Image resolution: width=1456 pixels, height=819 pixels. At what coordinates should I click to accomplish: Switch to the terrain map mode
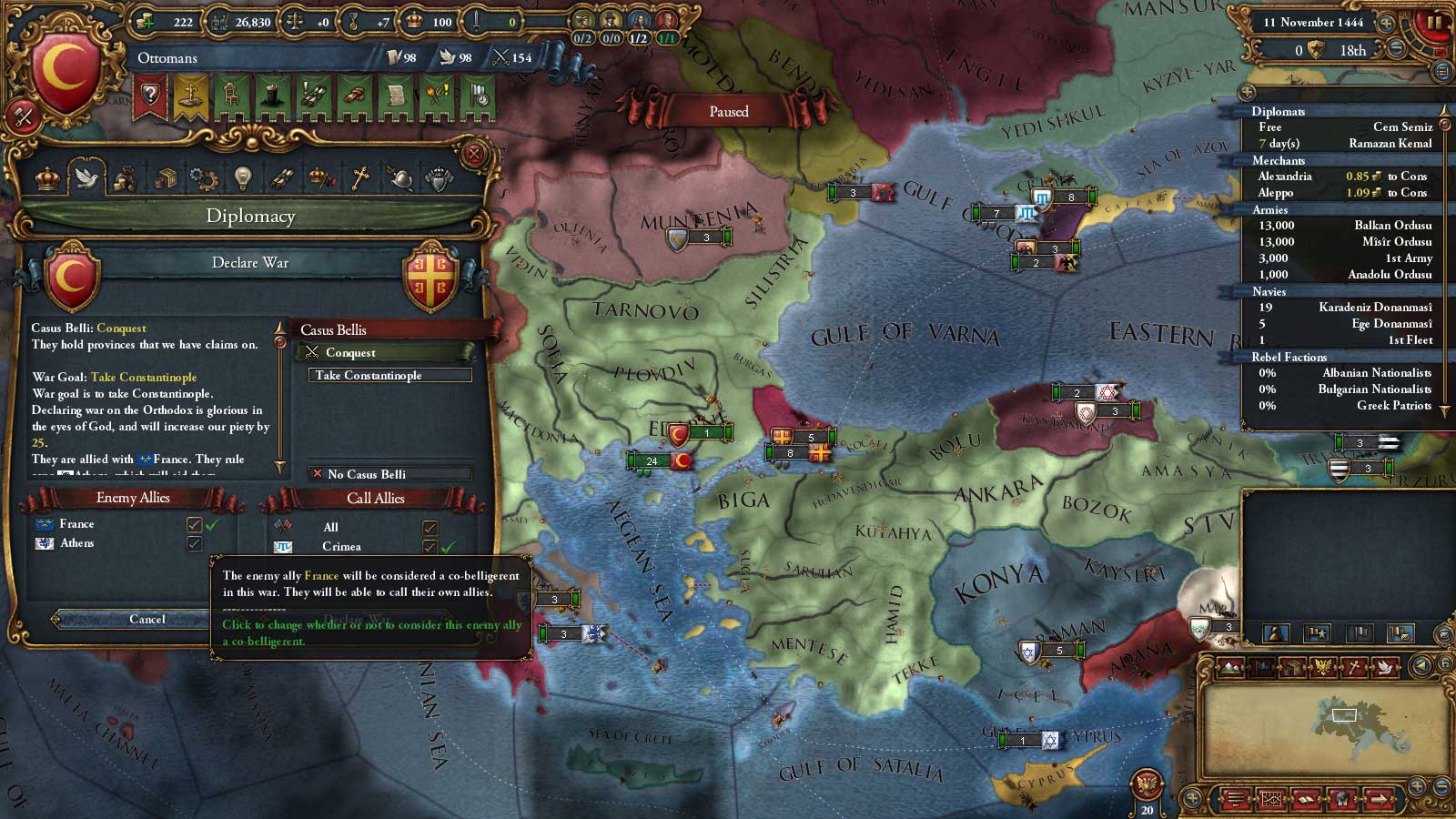(x=1230, y=667)
